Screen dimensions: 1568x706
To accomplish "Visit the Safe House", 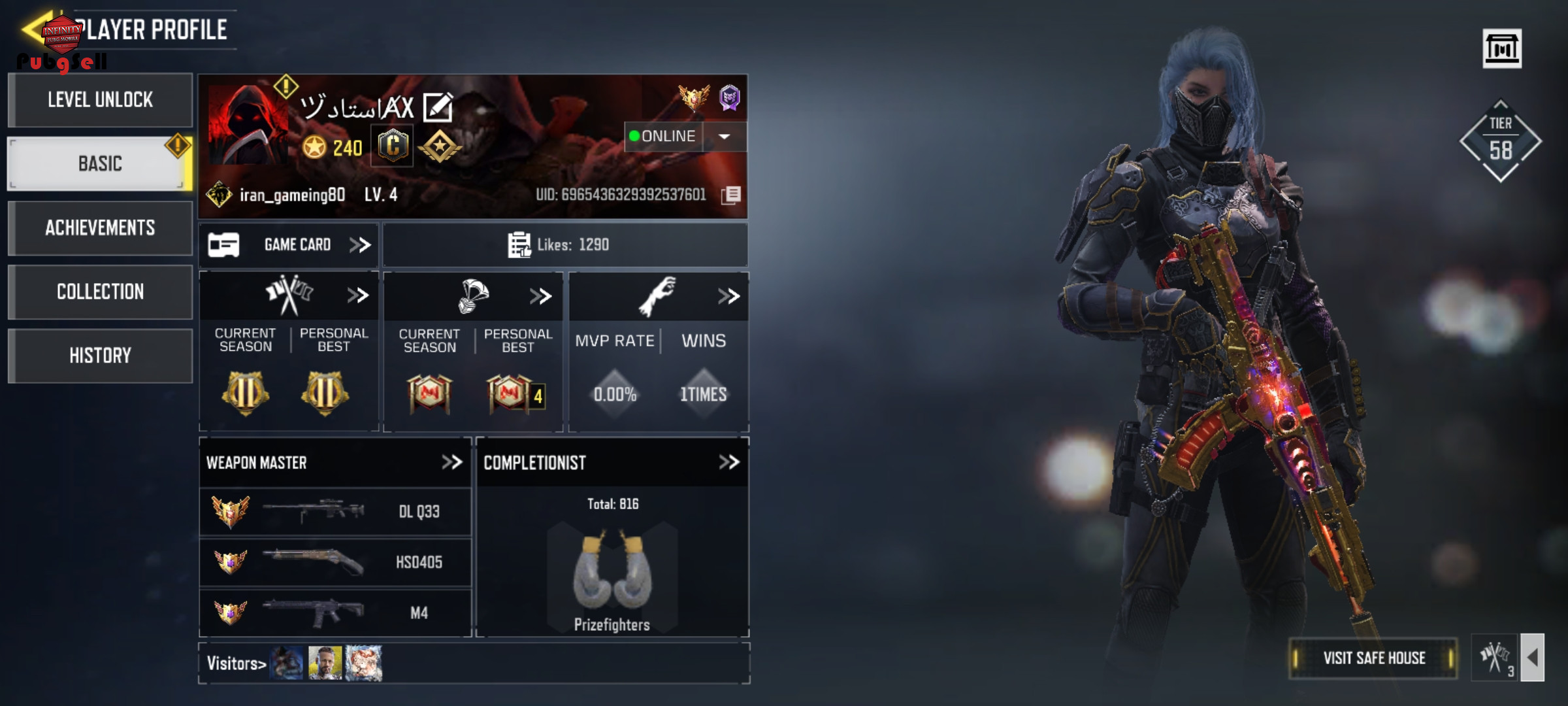I will click(x=1373, y=658).
